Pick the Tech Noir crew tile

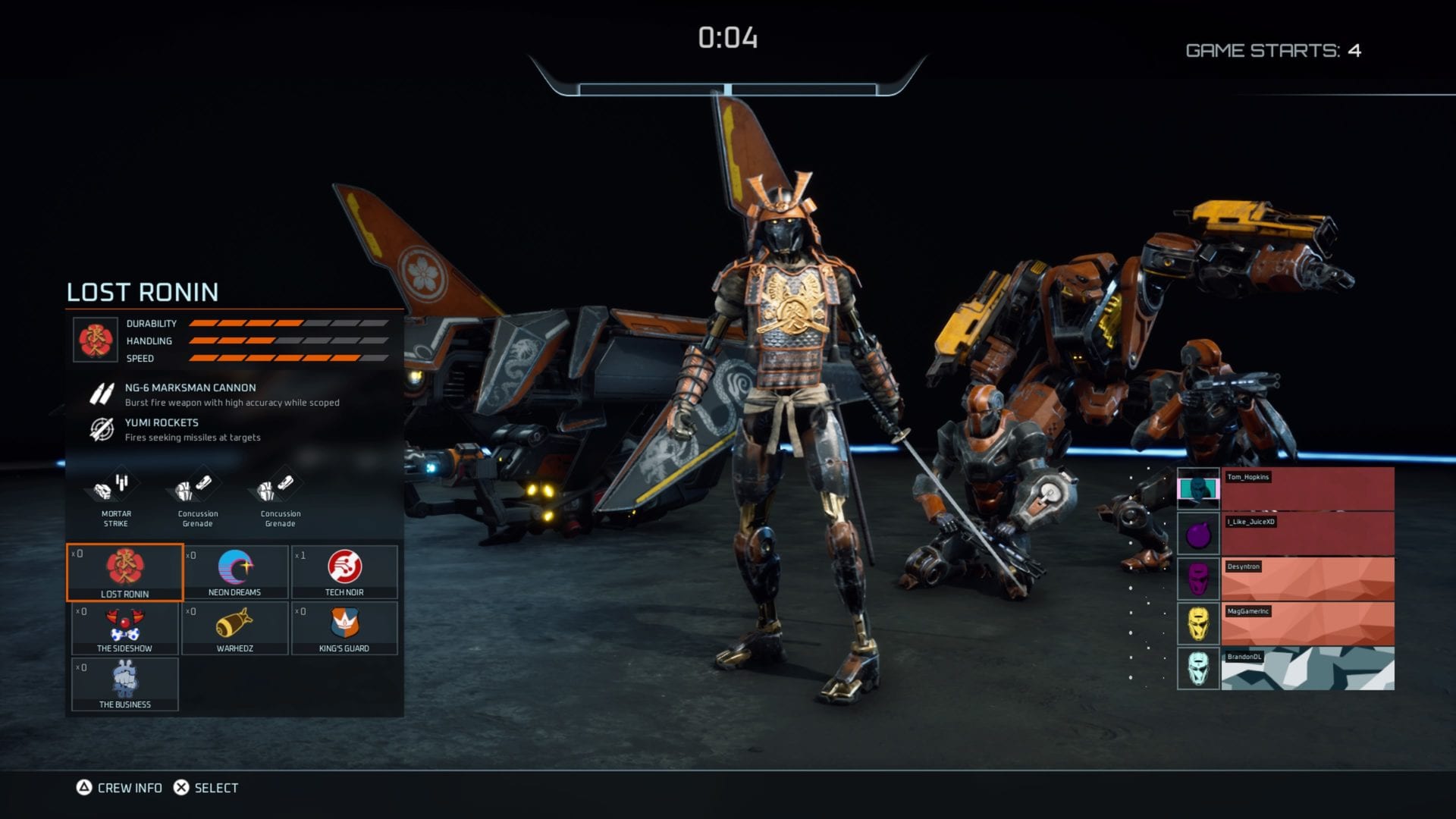click(x=344, y=572)
